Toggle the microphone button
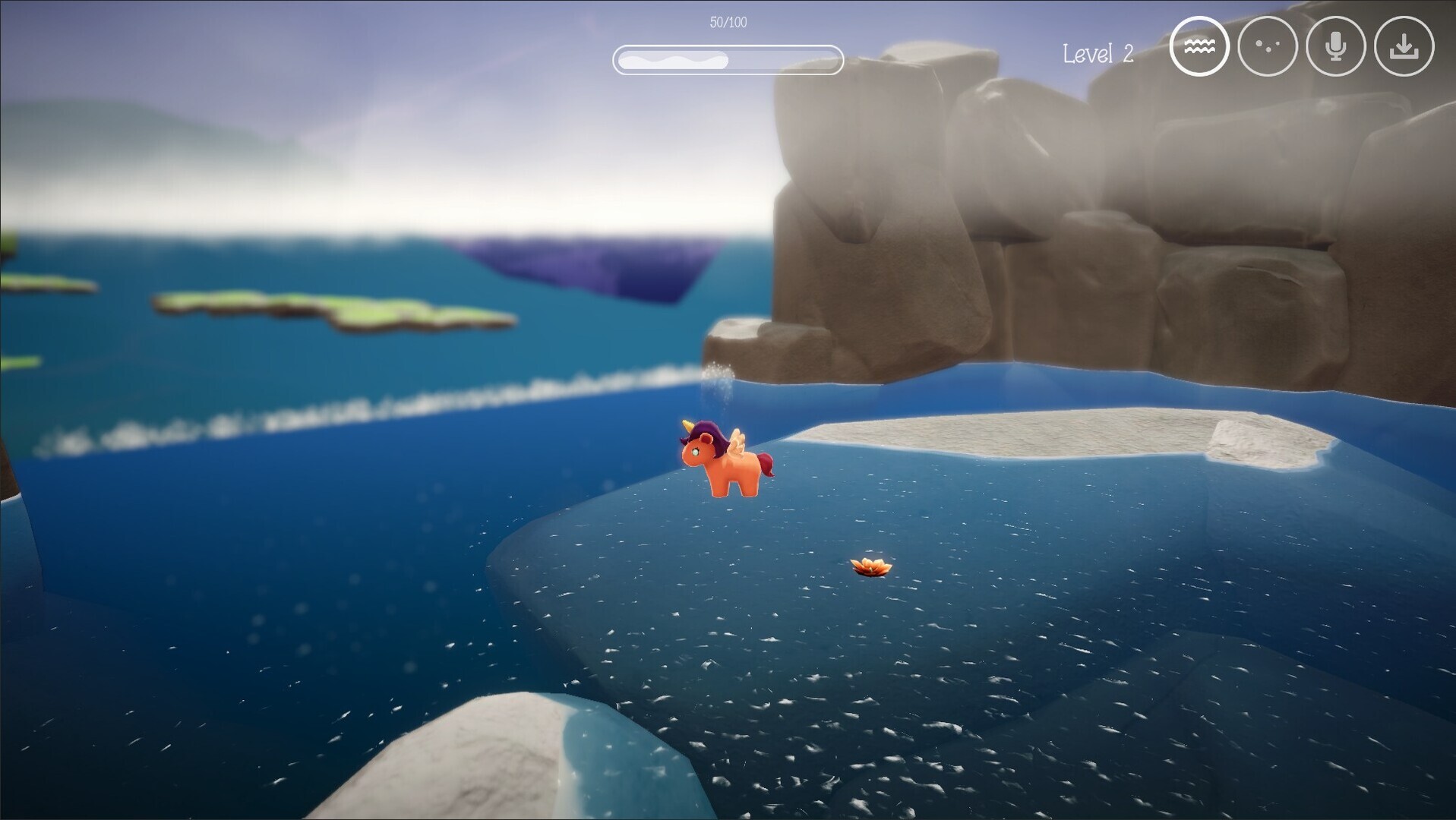 click(1335, 47)
